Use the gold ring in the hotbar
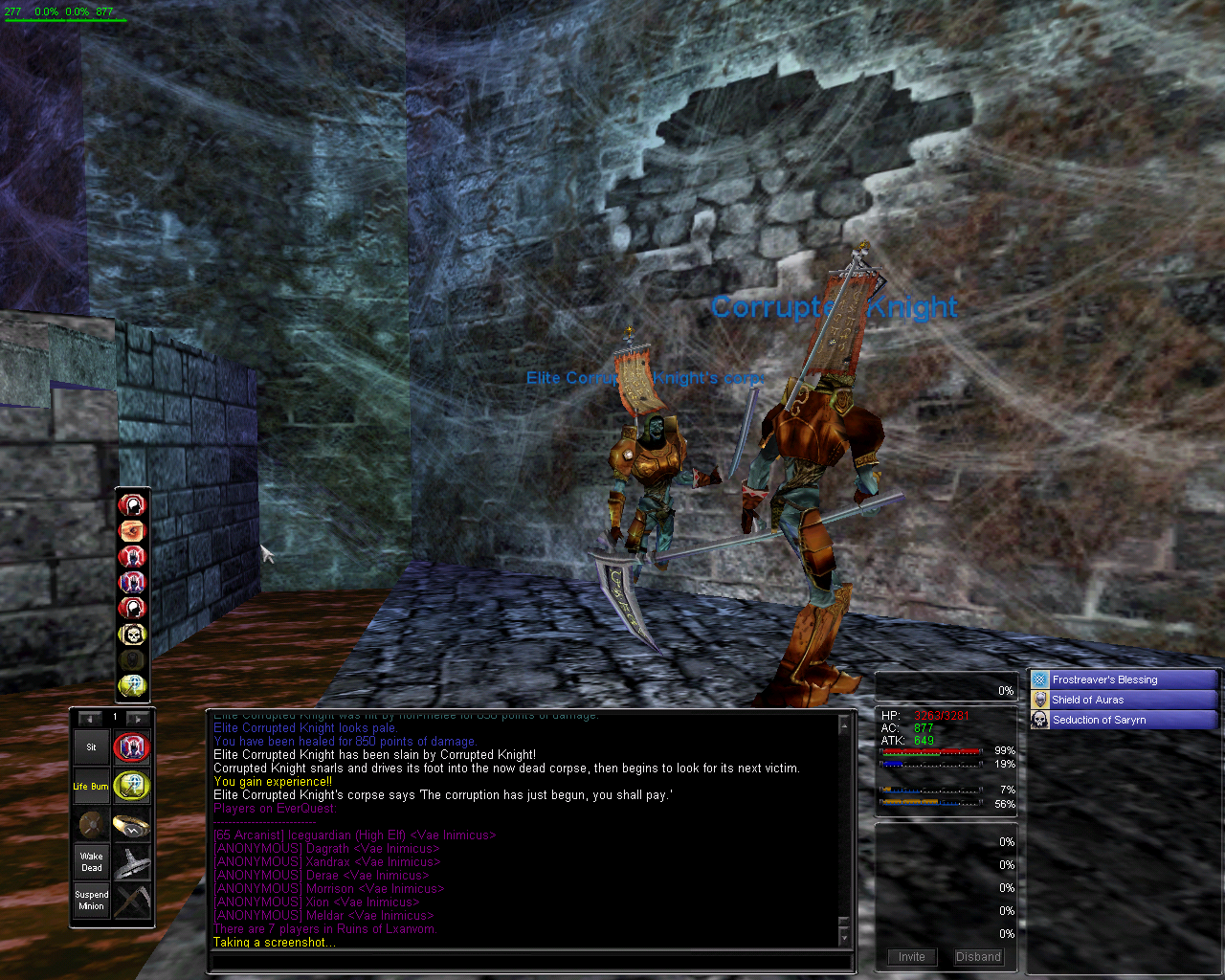The image size is (1225, 980). point(131,825)
